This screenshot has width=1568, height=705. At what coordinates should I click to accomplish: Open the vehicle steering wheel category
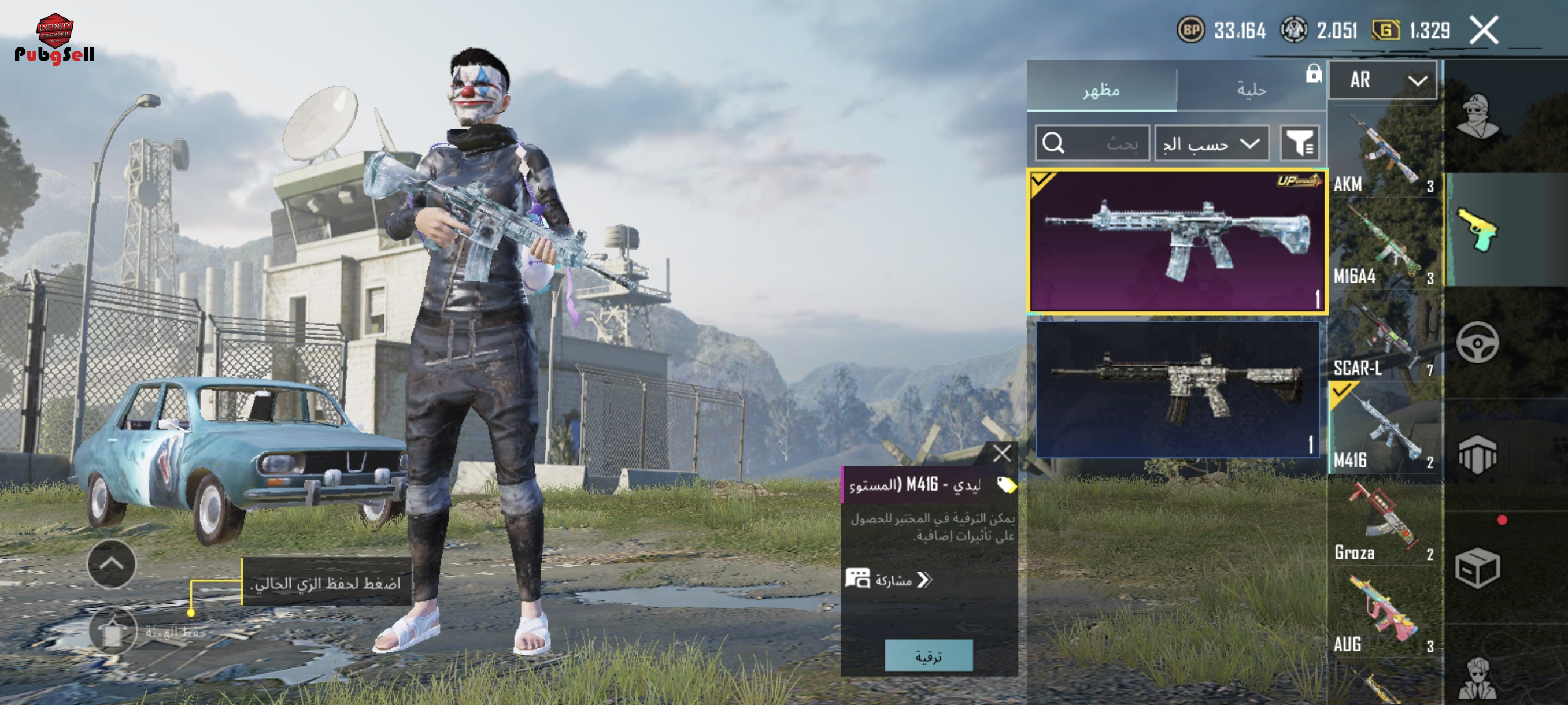tap(1477, 343)
